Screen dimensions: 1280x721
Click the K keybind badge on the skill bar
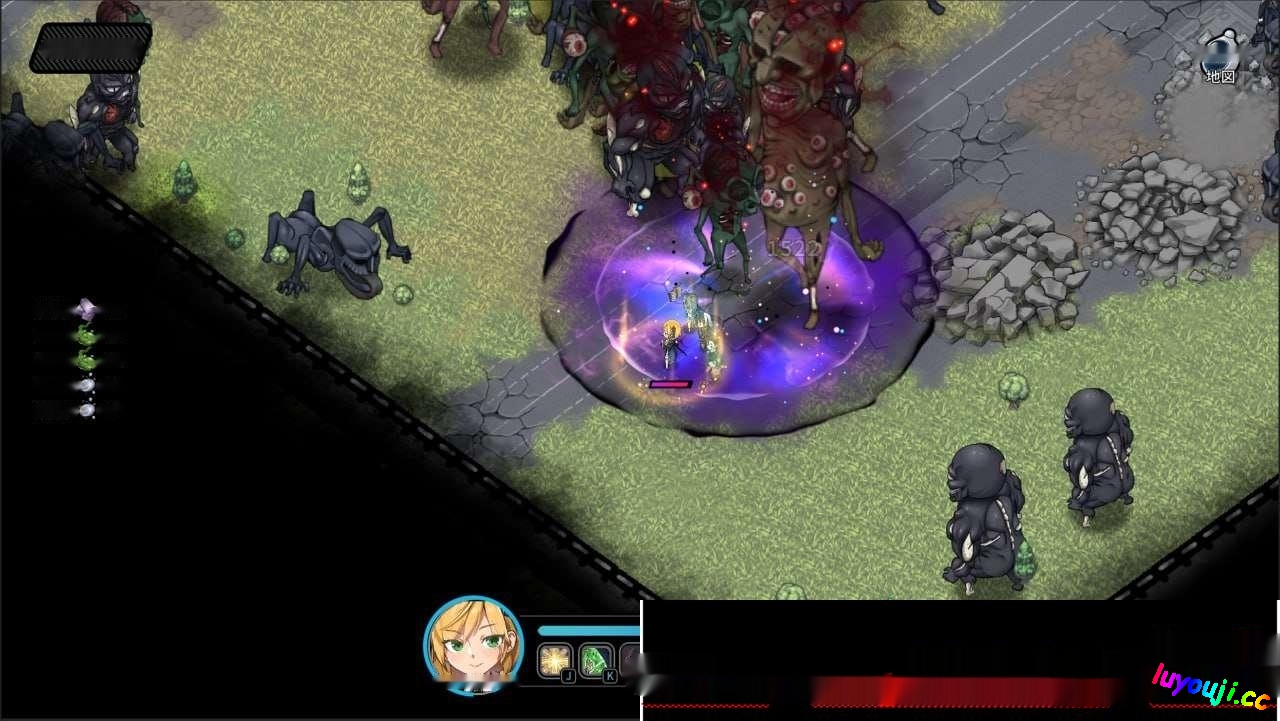click(610, 676)
